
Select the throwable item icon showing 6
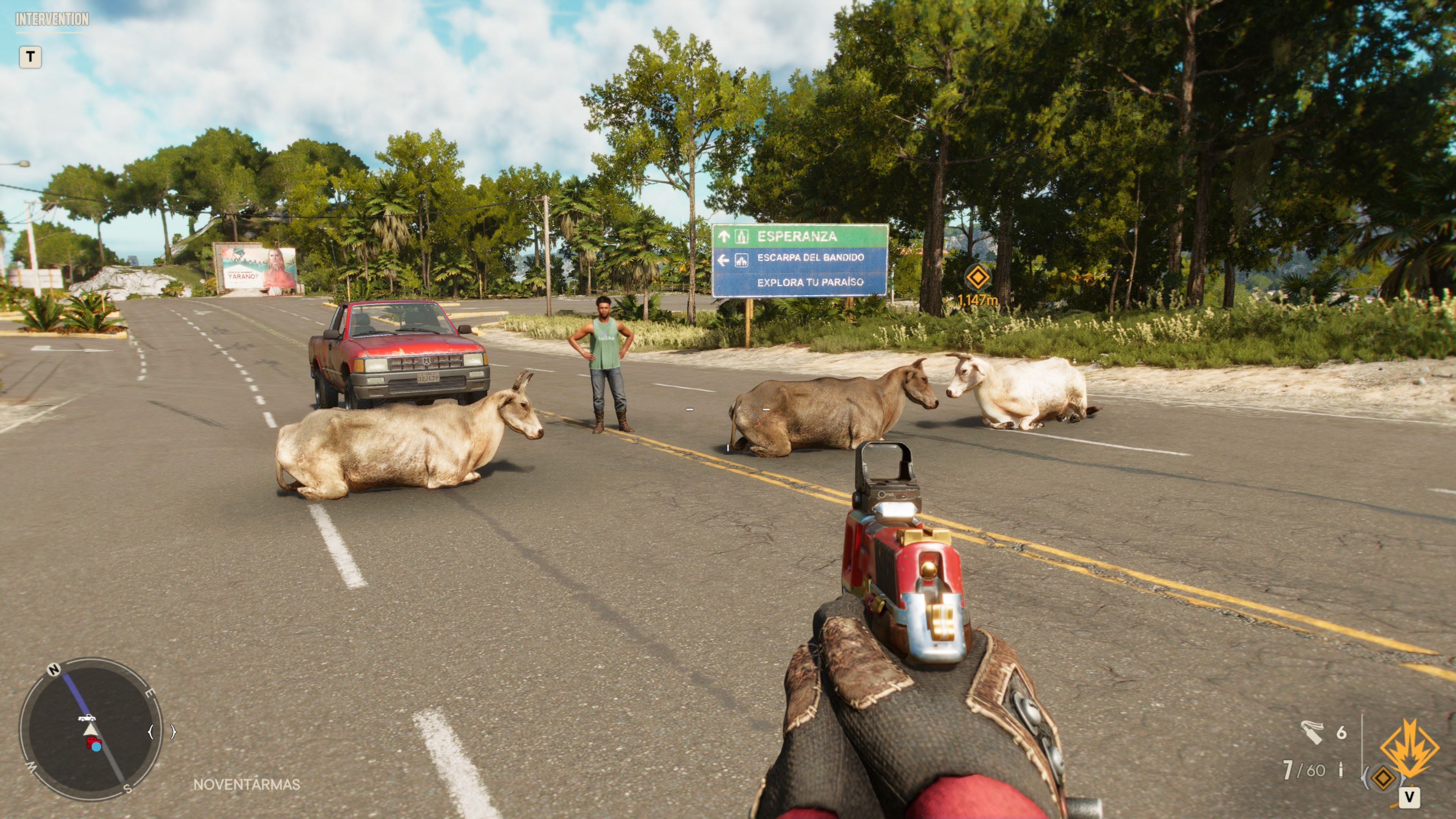pos(1312,733)
